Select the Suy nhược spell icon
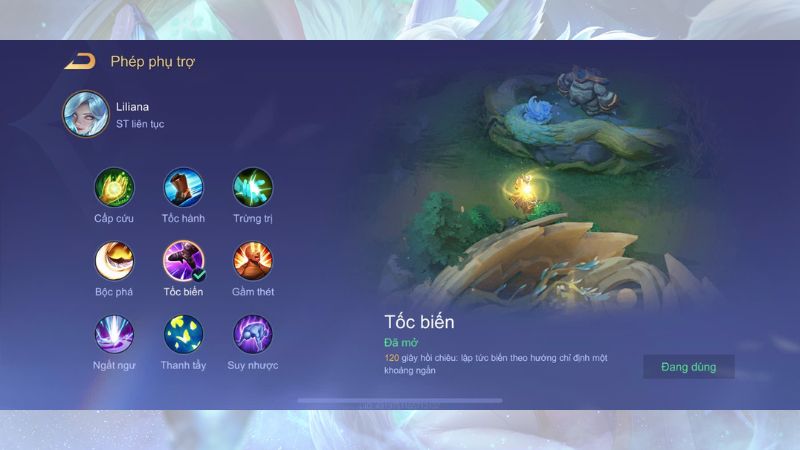 [x=253, y=334]
